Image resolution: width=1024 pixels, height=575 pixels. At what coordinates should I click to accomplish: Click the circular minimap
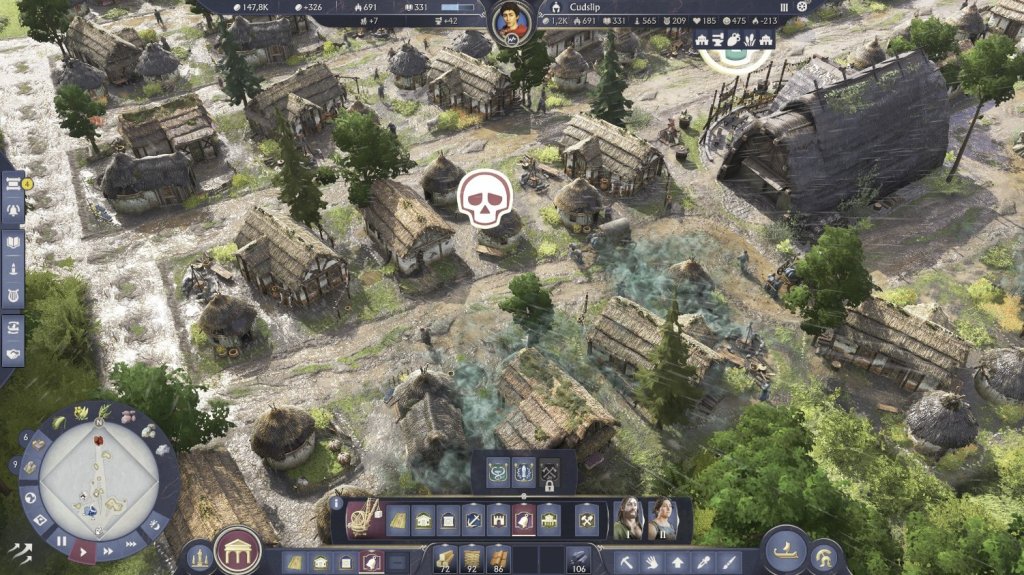(x=98, y=481)
